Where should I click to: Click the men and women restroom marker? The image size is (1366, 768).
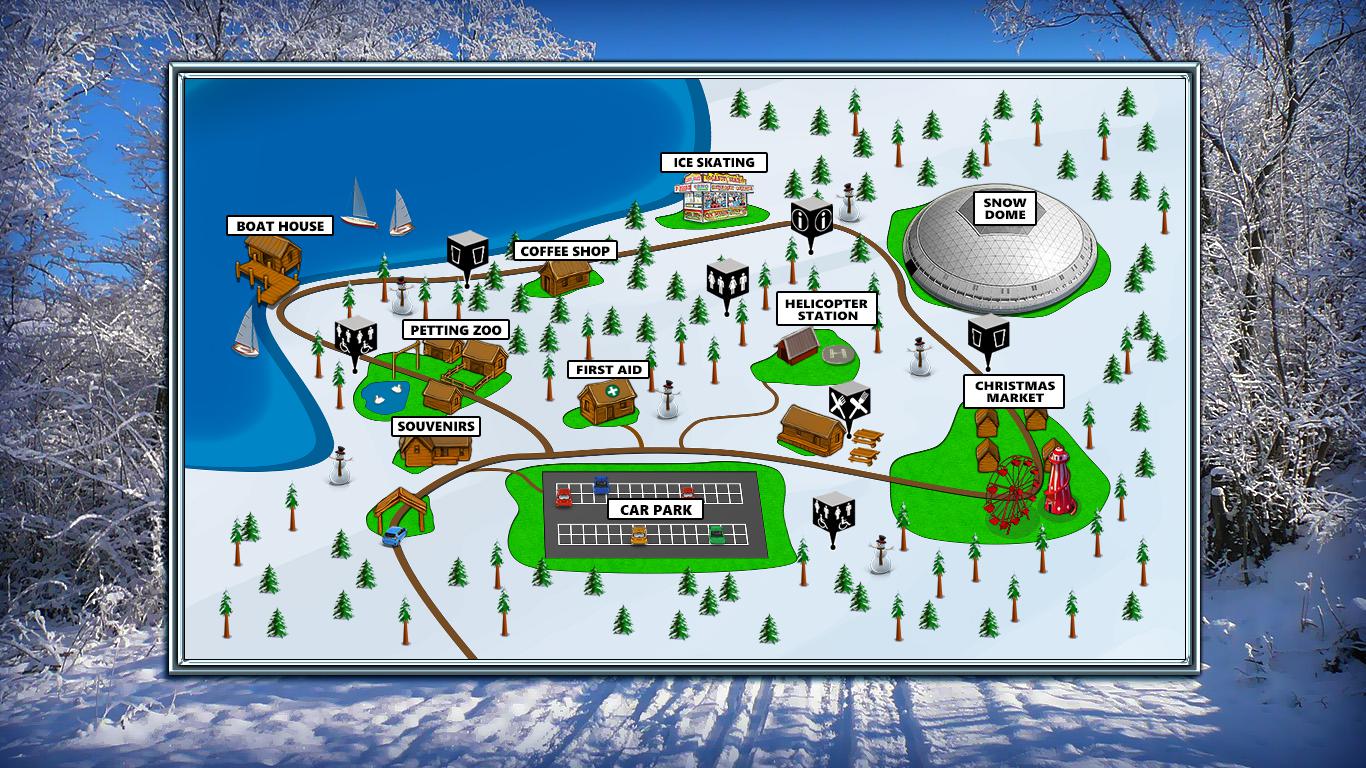(727, 275)
